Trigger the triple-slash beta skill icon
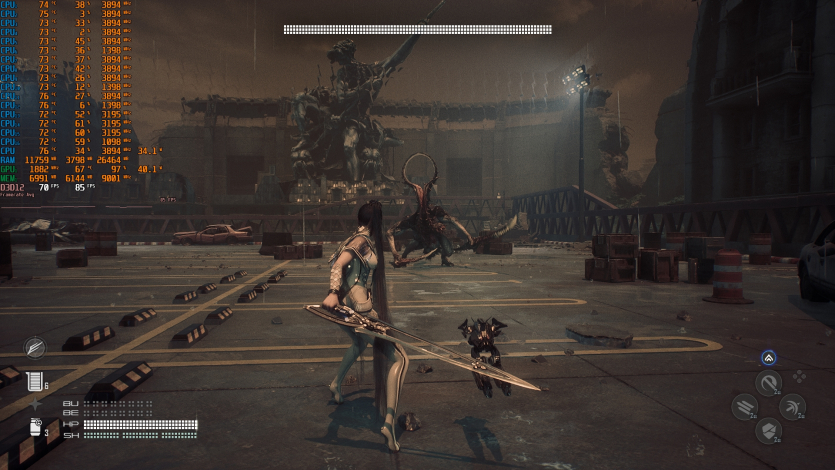Viewport: 835px width, 470px height. pos(744,406)
